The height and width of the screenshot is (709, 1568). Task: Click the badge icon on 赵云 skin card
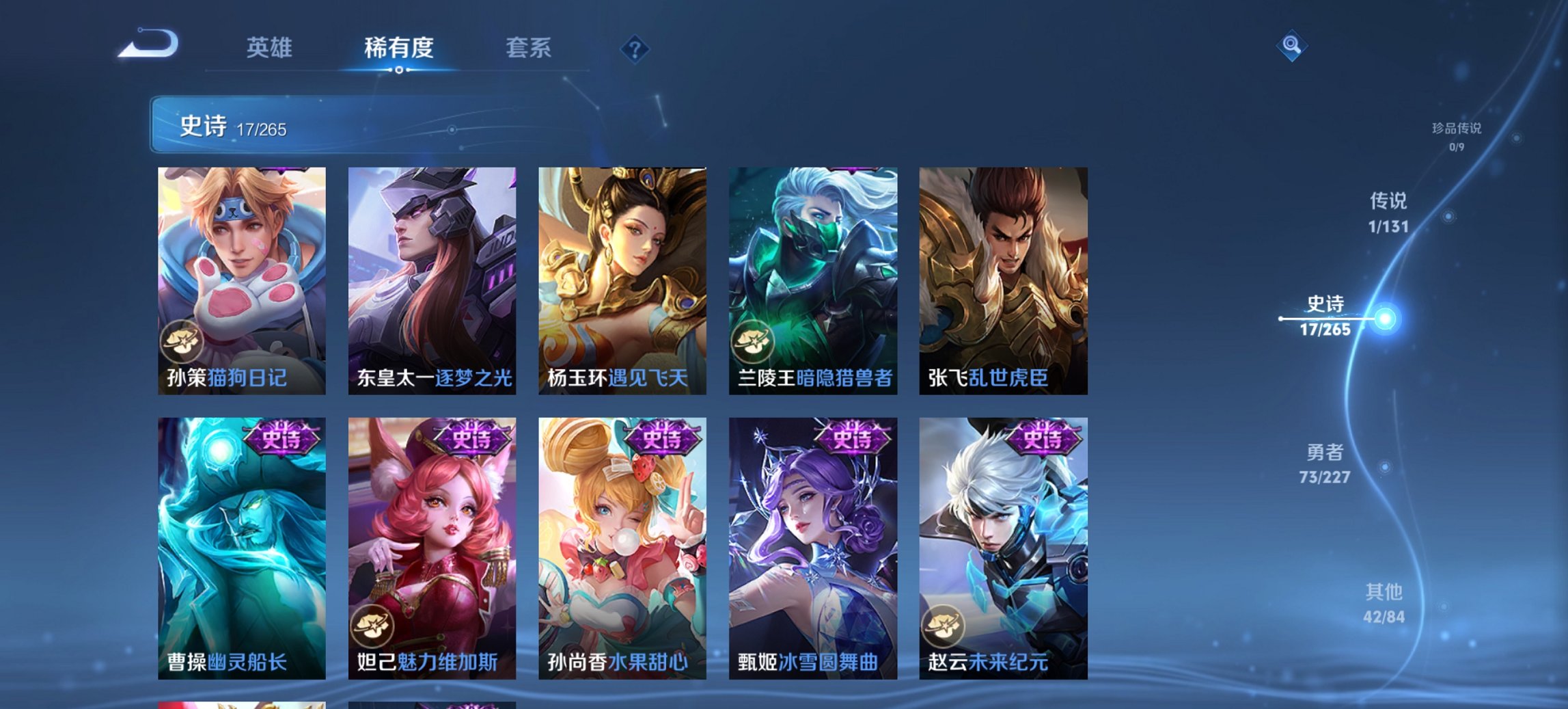tap(943, 627)
